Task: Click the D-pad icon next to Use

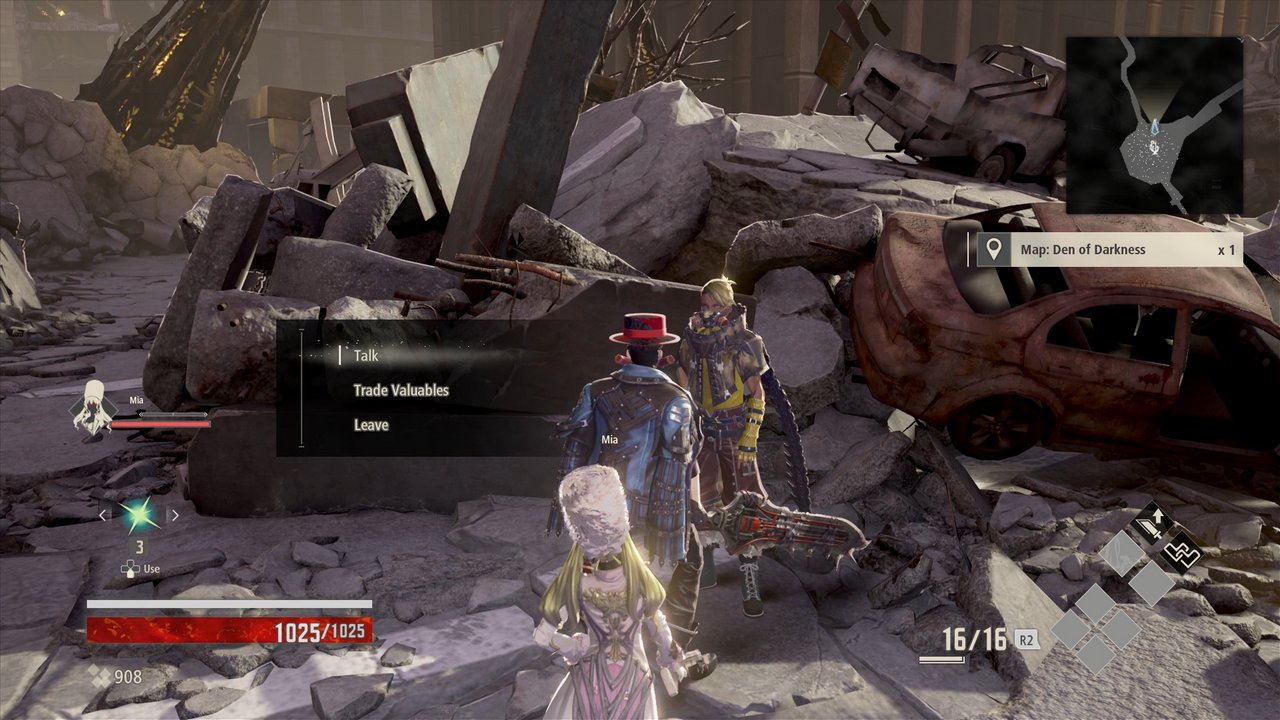Action: 130,568
